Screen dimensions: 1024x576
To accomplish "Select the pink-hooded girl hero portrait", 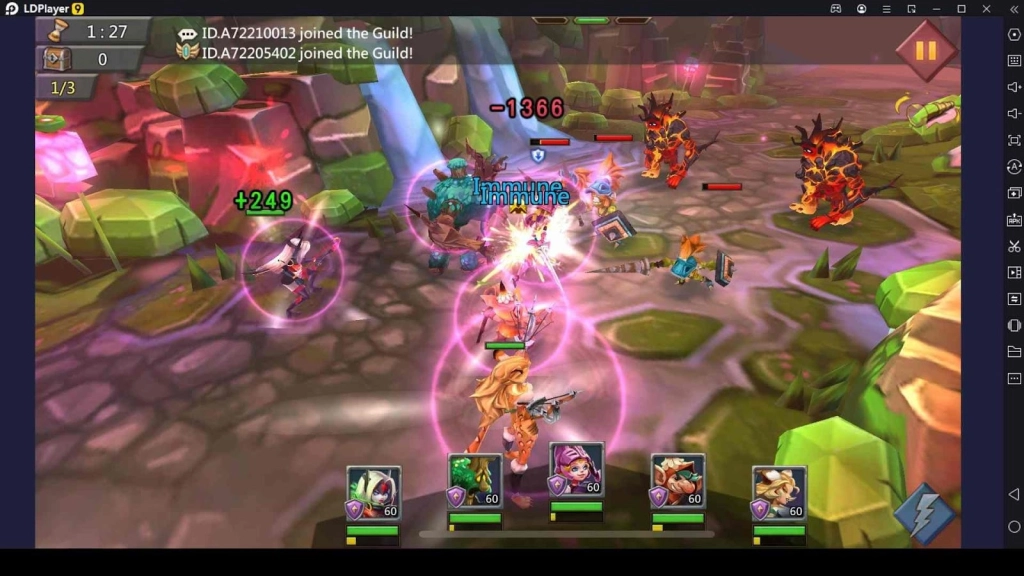I will (x=577, y=470).
